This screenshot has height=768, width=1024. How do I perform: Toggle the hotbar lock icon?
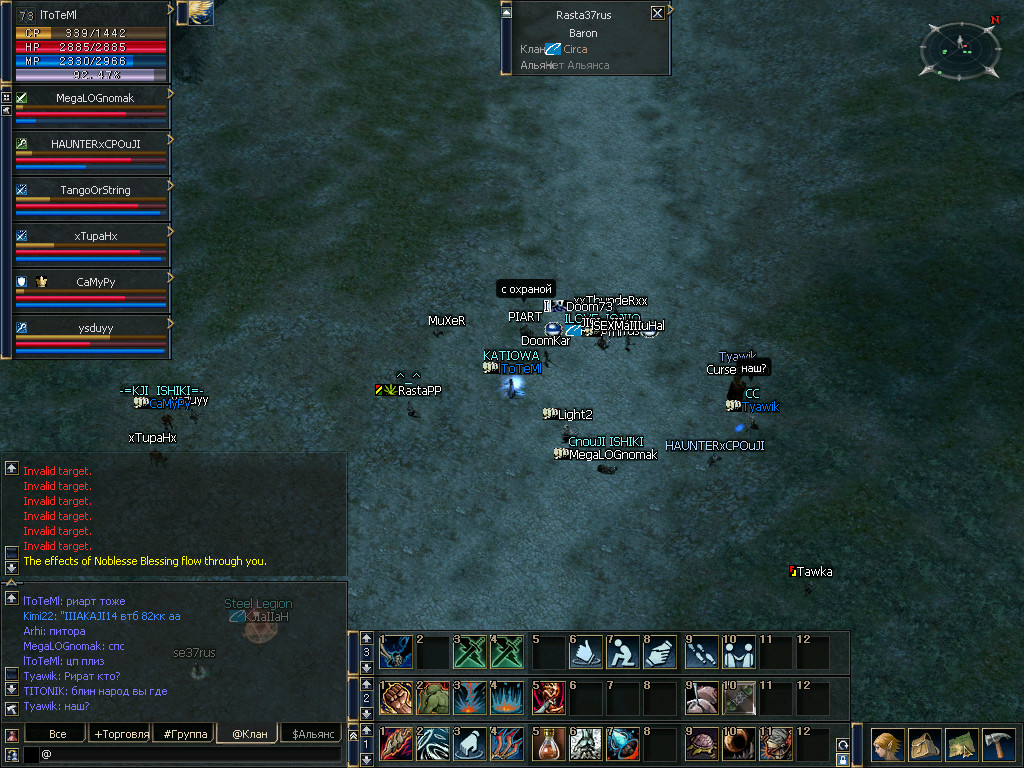point(842,760)
